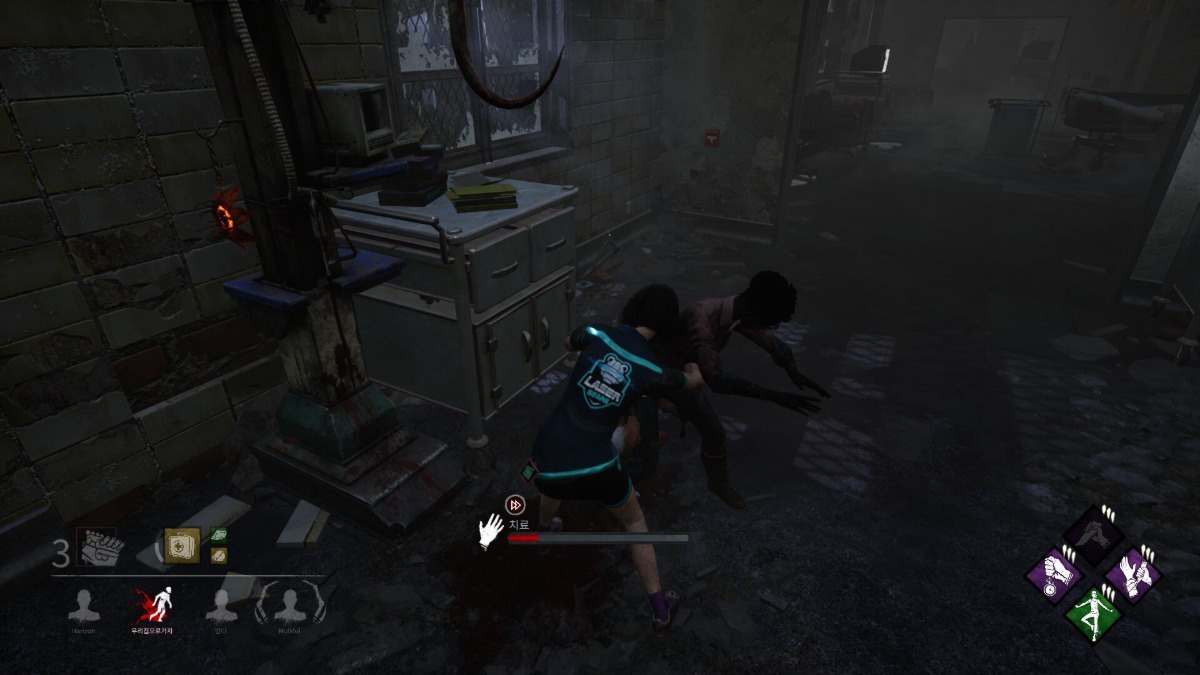Click the generators remaining icon
This screenshot has height=675, width=1200.
coord(97,547)
